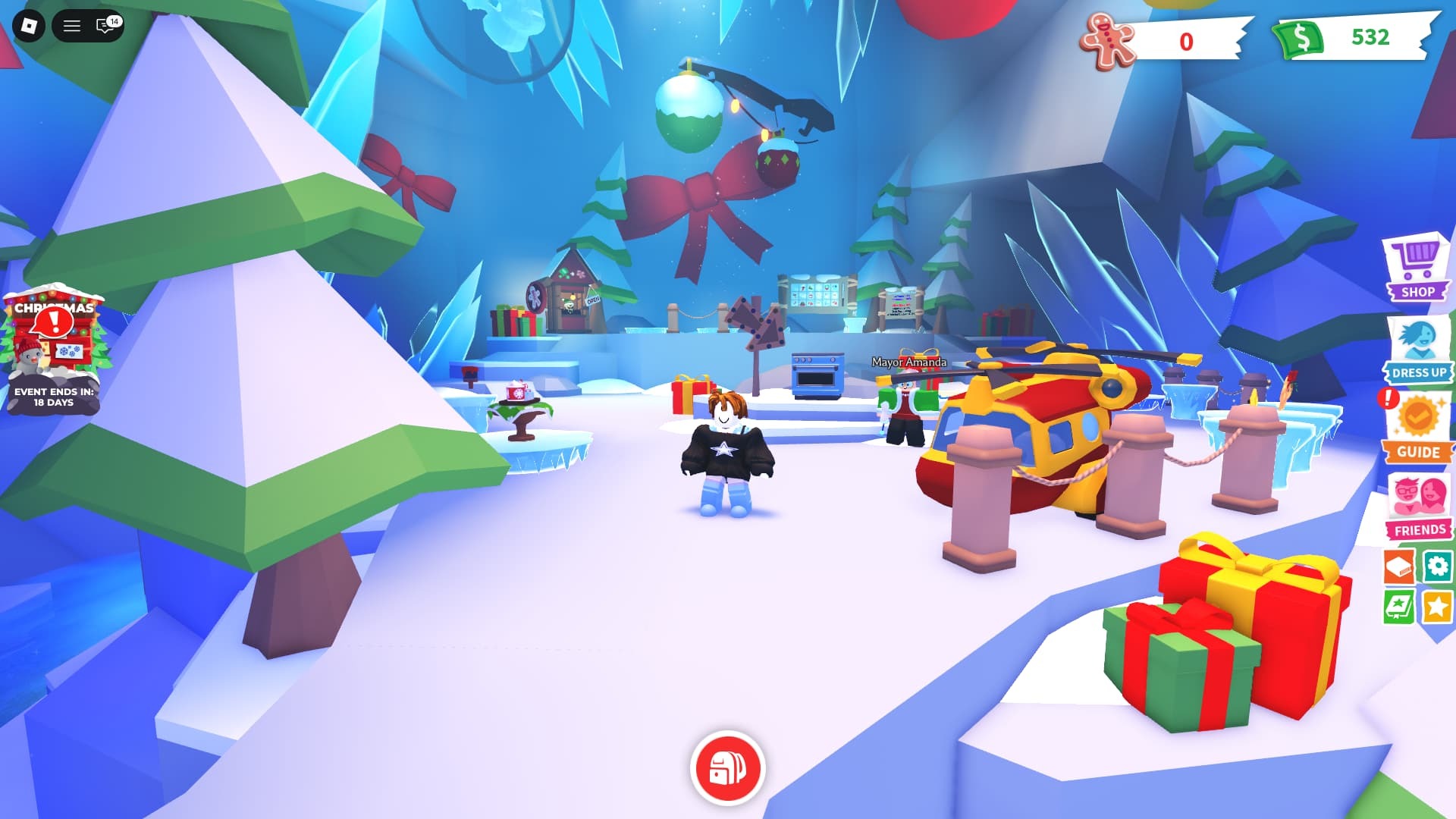Open the Roblox logo menu

click(x=29, y=27)
